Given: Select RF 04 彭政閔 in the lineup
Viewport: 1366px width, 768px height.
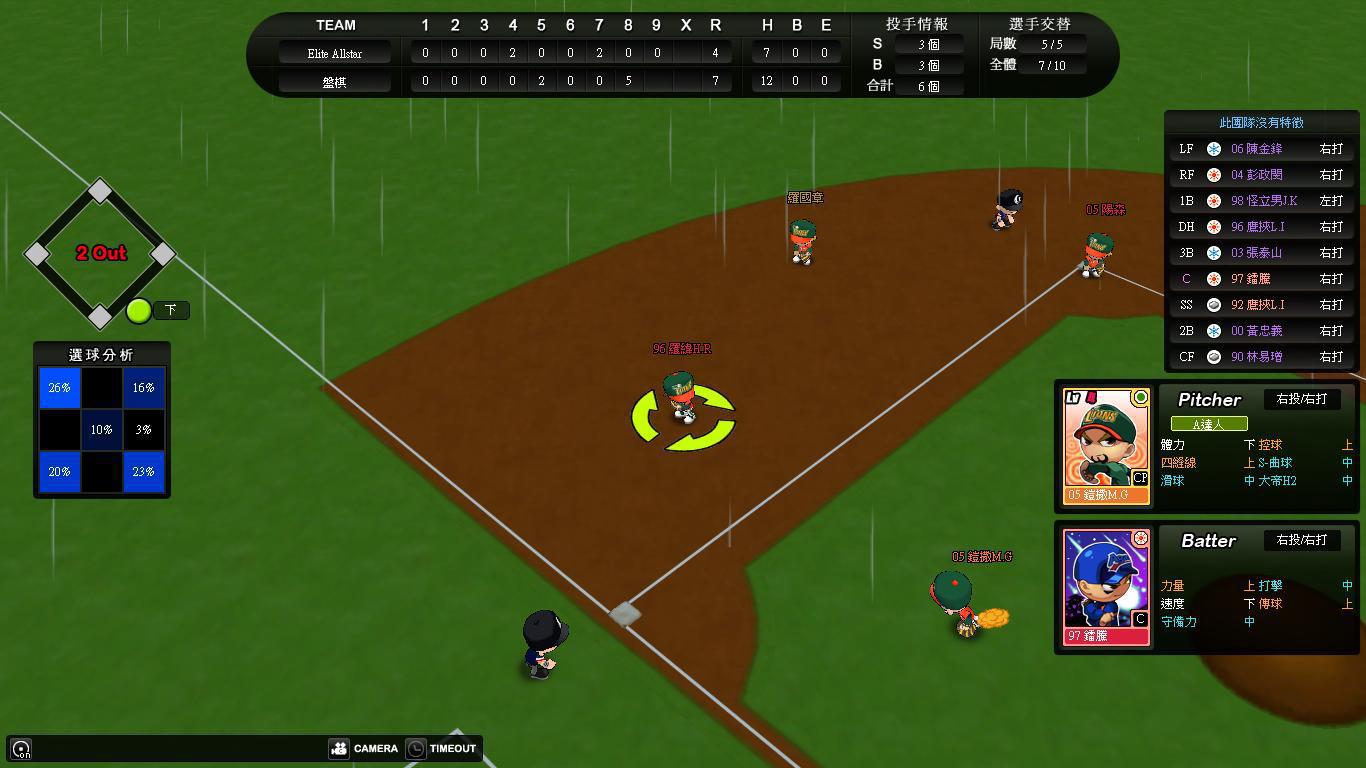Looking at the screenshot, I should tap(1265, 175).
